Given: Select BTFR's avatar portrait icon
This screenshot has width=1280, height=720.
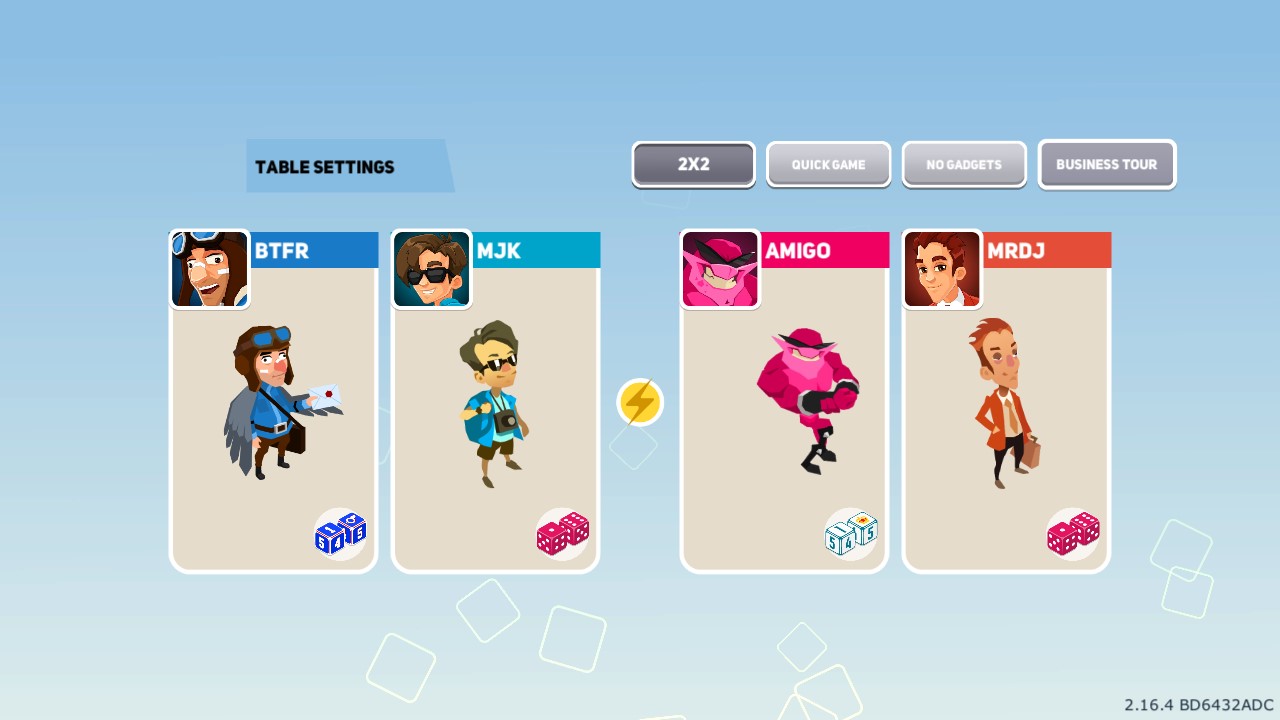Looking at the screenshot, I should pos(209,269).
